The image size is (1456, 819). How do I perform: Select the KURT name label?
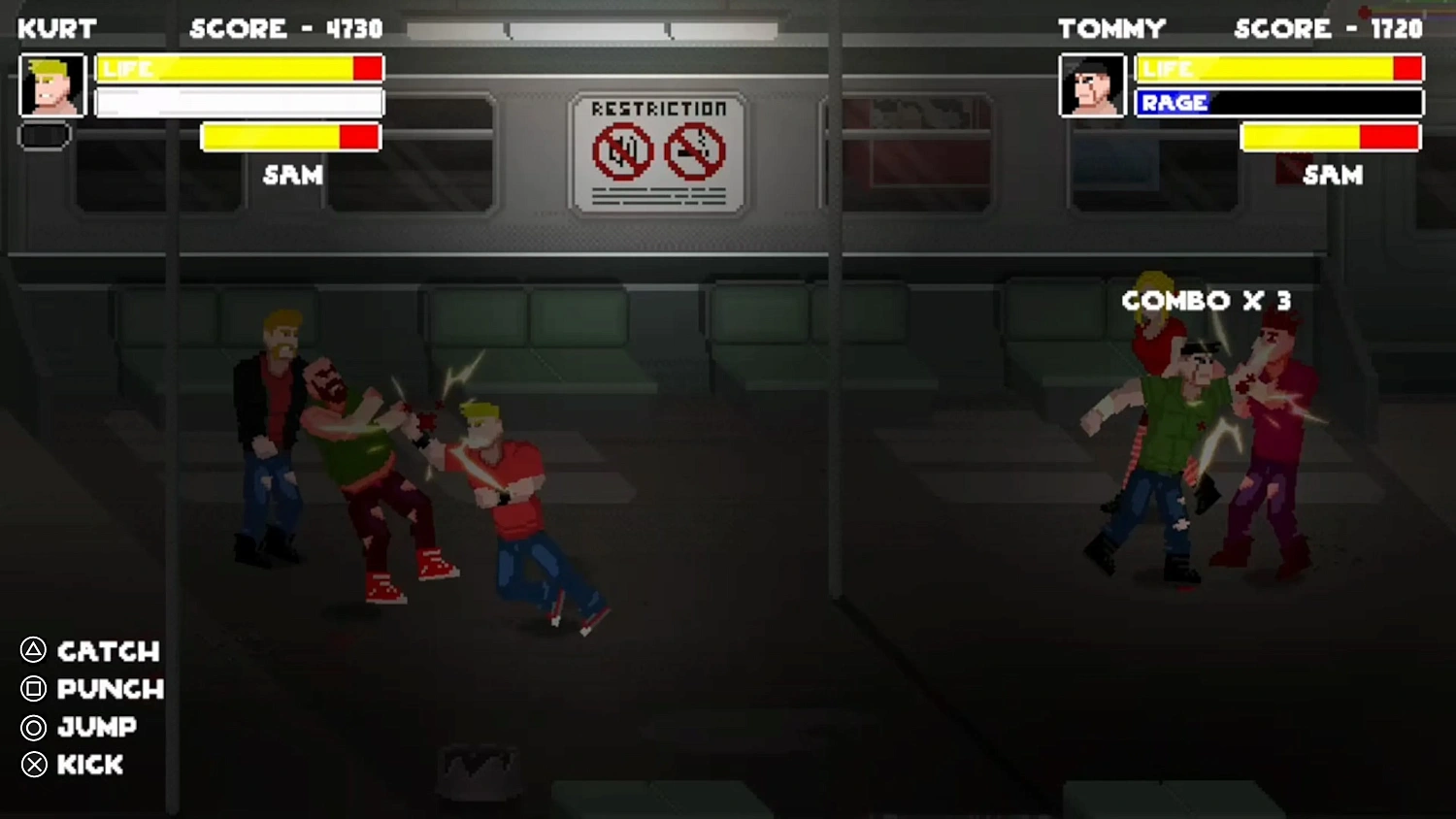(55, 28)
